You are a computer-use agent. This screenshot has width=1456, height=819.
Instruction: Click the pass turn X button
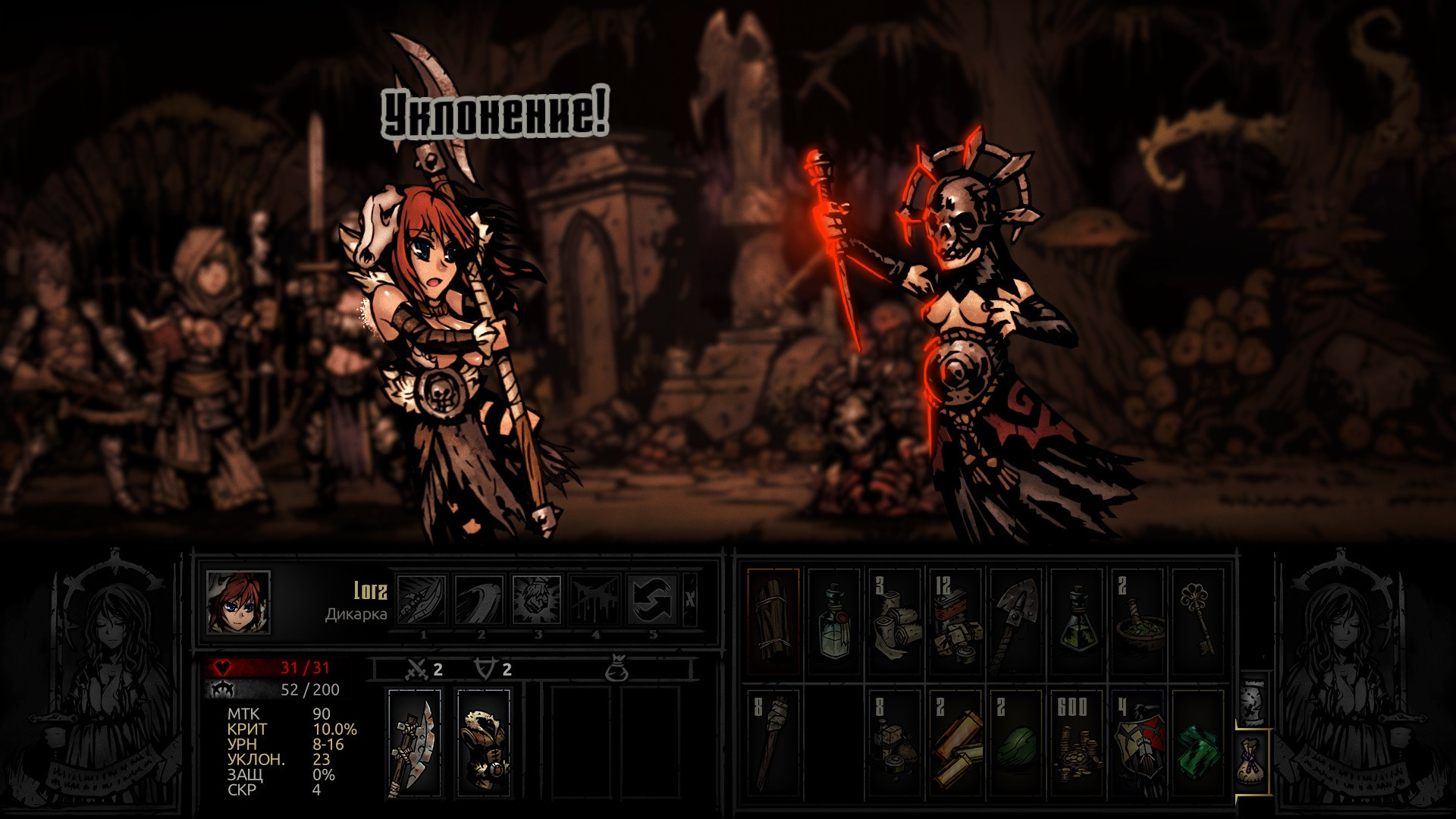pos(689,599)
